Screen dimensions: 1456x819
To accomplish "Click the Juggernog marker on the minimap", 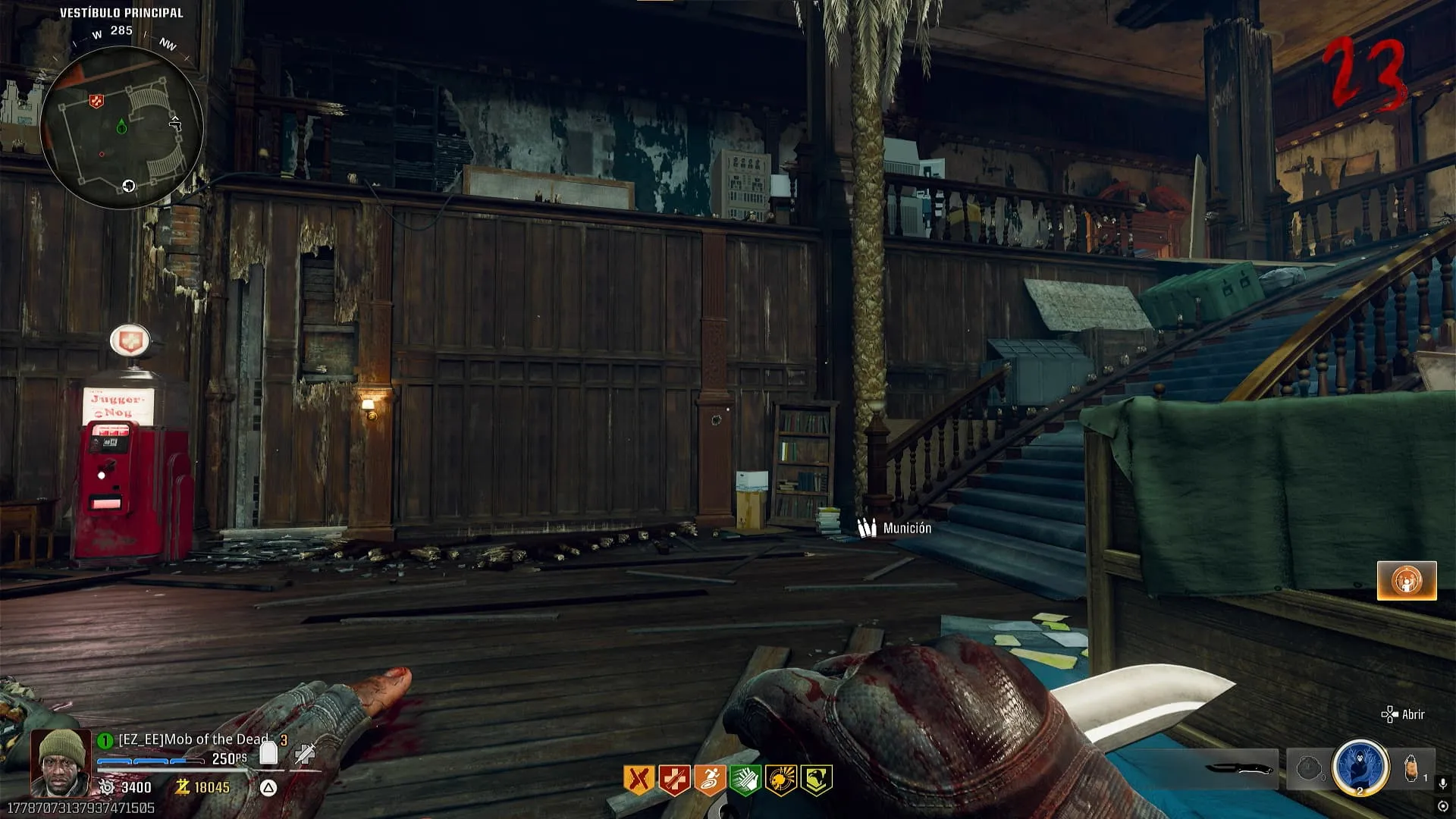I will click(x=96, y=101).
